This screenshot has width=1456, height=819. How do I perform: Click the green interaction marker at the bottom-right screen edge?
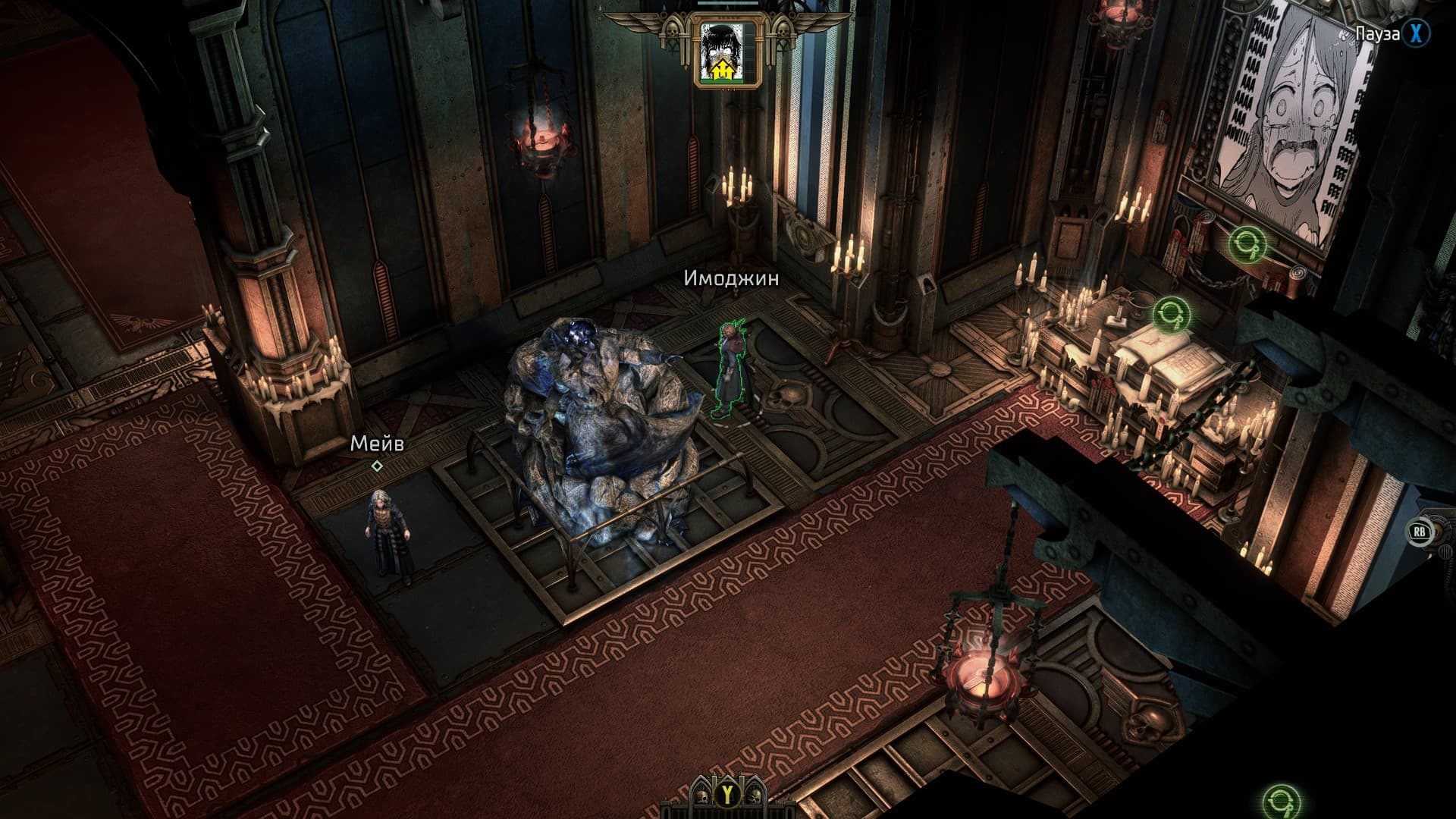1281,803
